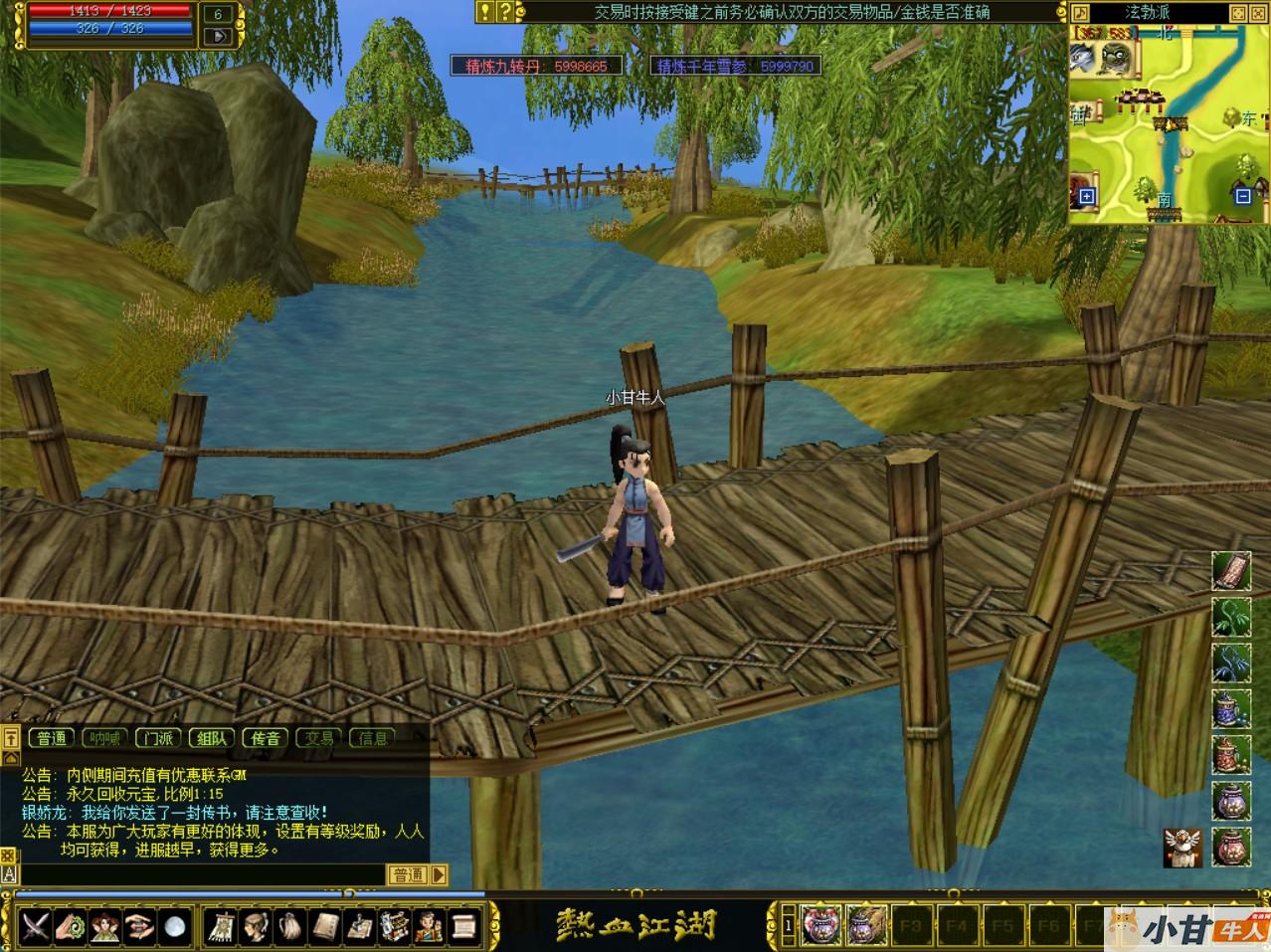Toggle the music note button
The height and width of the screenshot is (952, 1271).
coord(1081,13)
